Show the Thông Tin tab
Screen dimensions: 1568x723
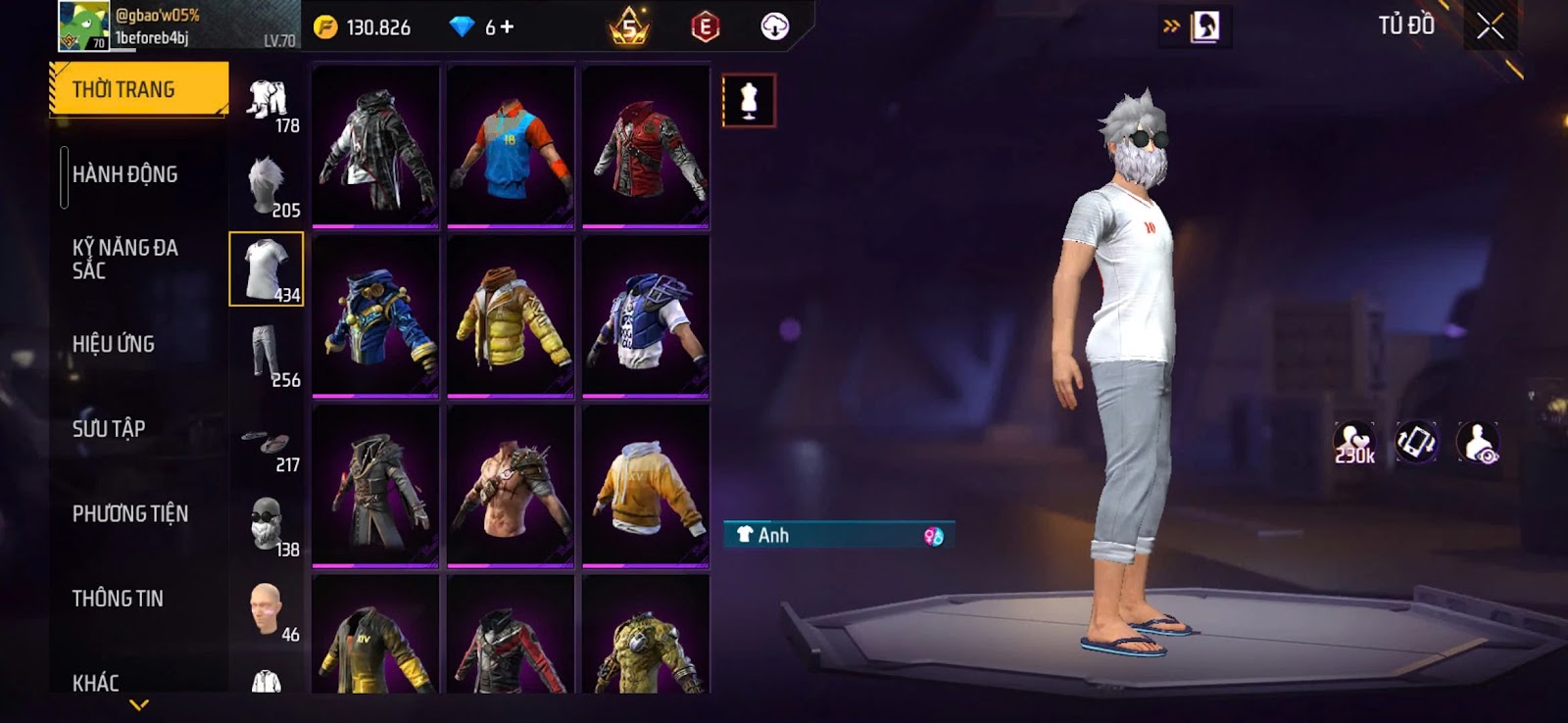118,598
